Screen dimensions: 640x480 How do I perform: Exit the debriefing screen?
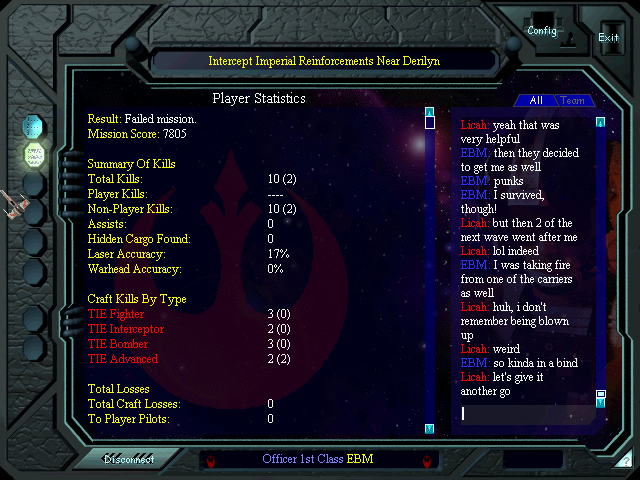(608, 37)
